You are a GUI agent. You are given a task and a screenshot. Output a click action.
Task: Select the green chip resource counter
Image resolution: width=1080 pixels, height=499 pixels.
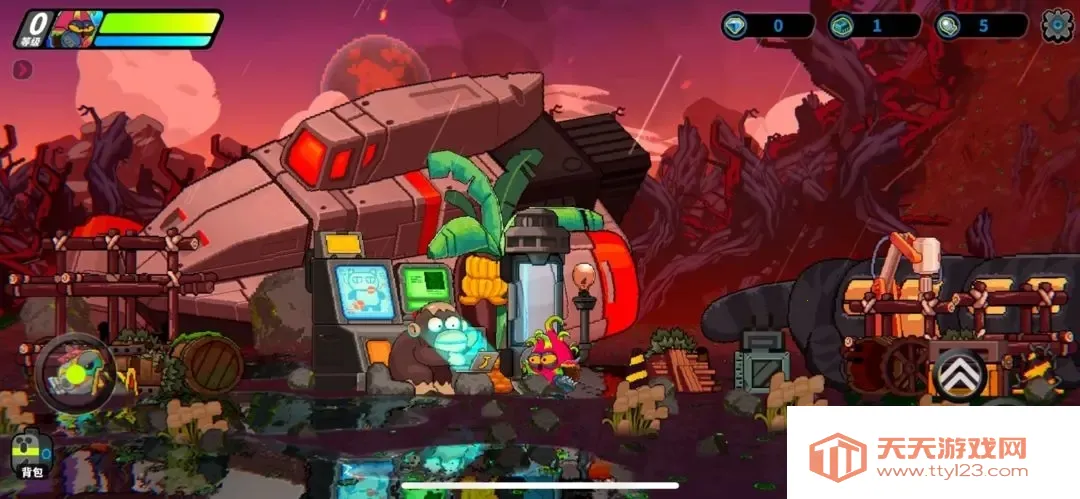875,25
